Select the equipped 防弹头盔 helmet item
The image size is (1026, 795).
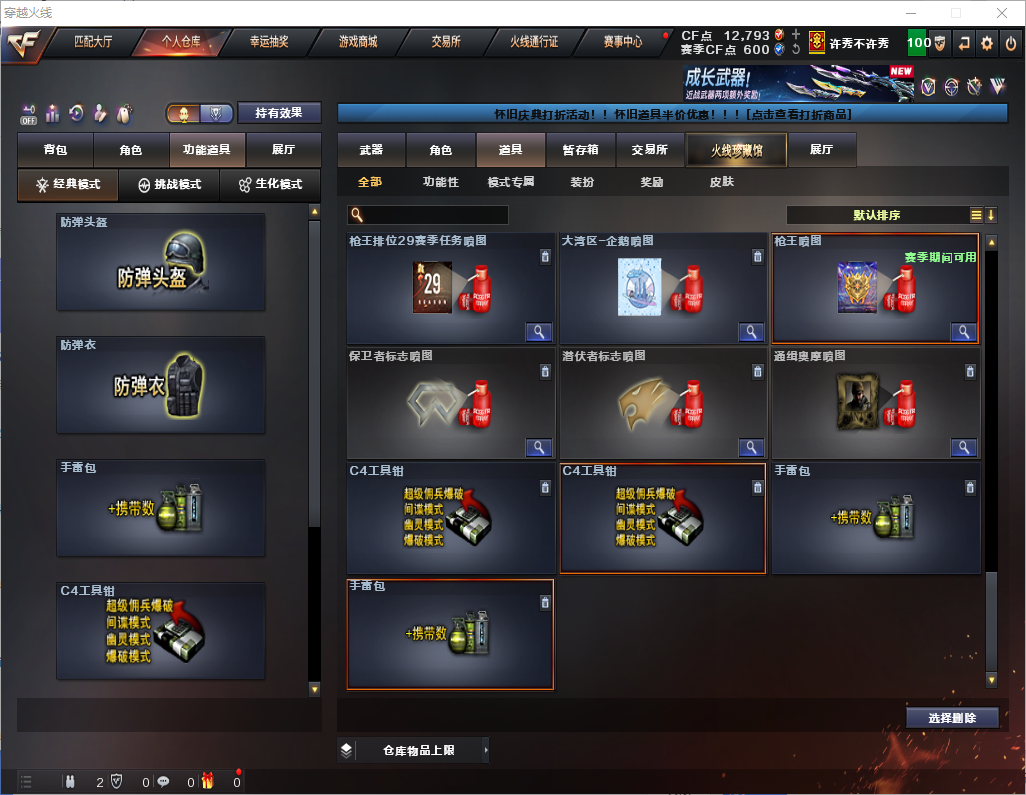point(161,263)
